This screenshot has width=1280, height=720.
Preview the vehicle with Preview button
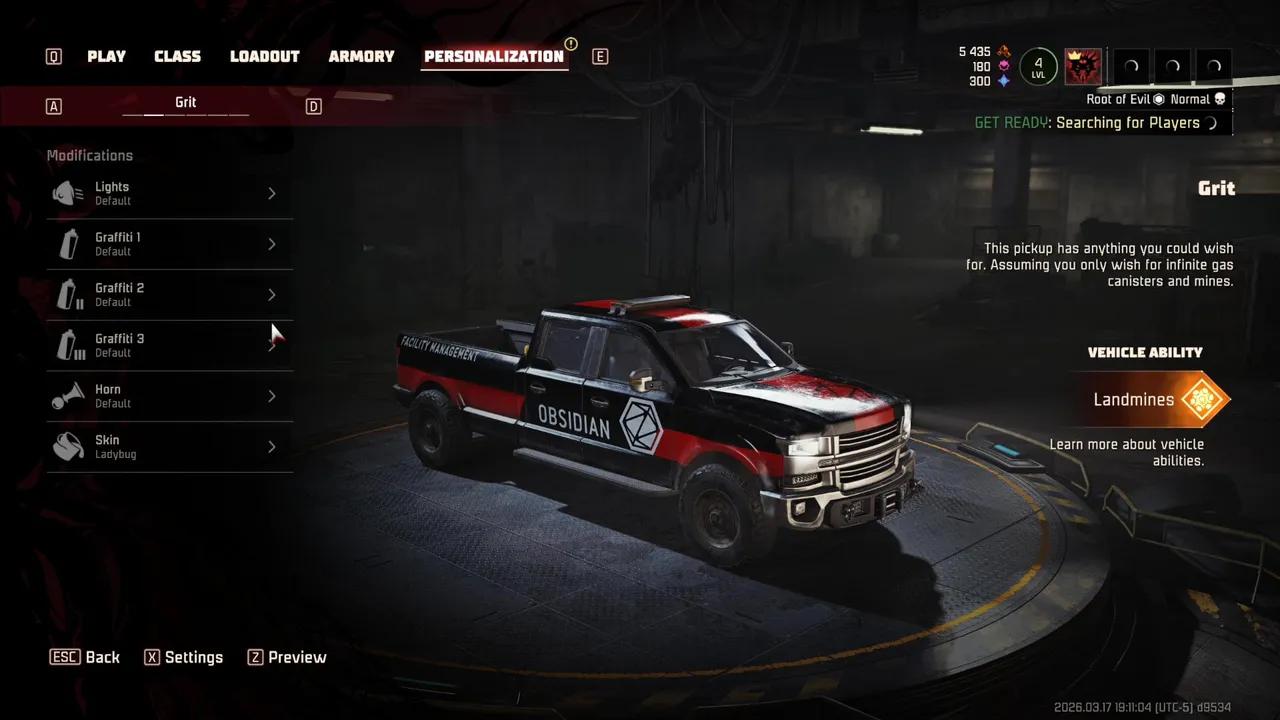[x=287, y=657]
